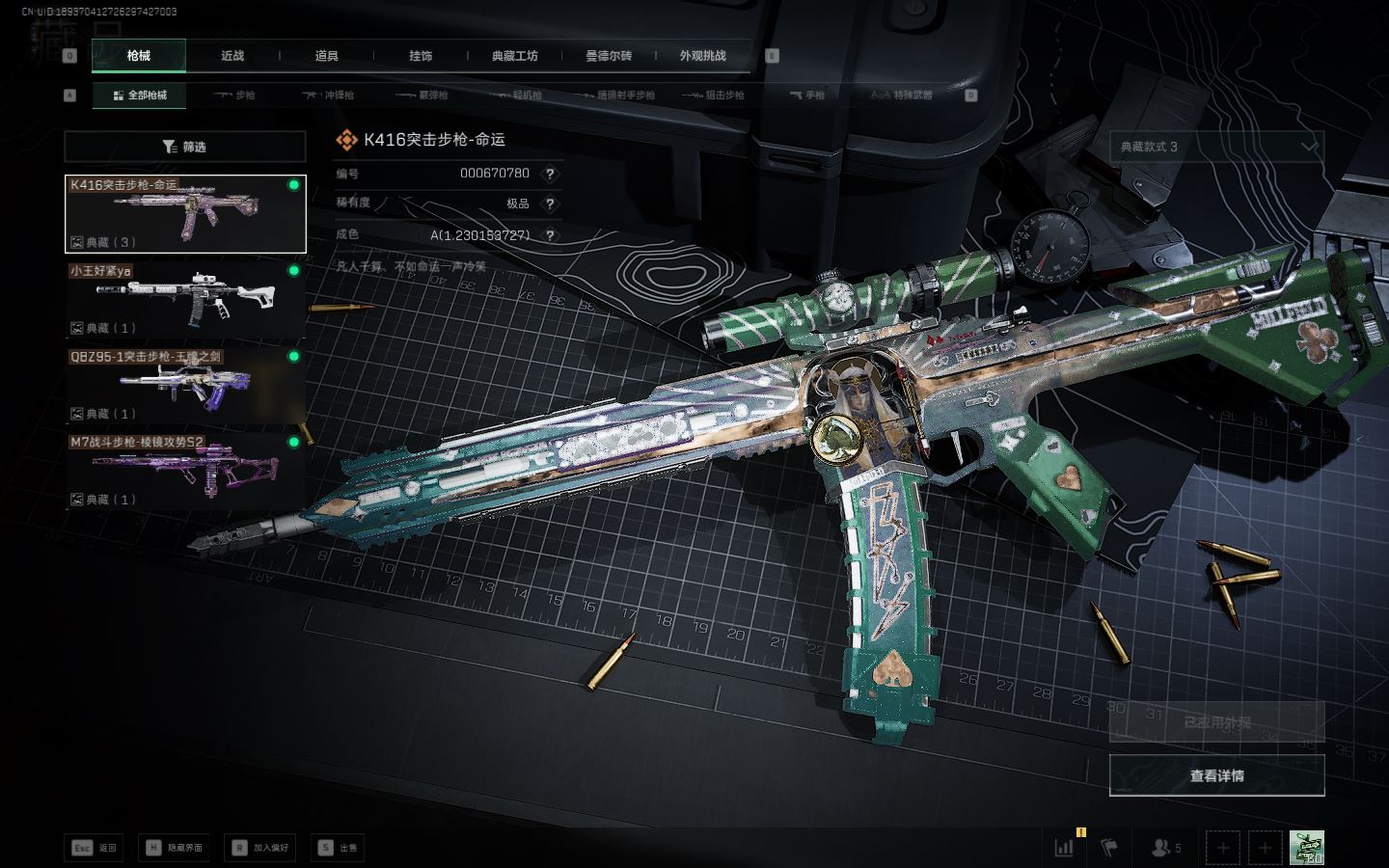
Task: Go to the 典藏工坊 workshop tab
Action: [x=514, y=56]
